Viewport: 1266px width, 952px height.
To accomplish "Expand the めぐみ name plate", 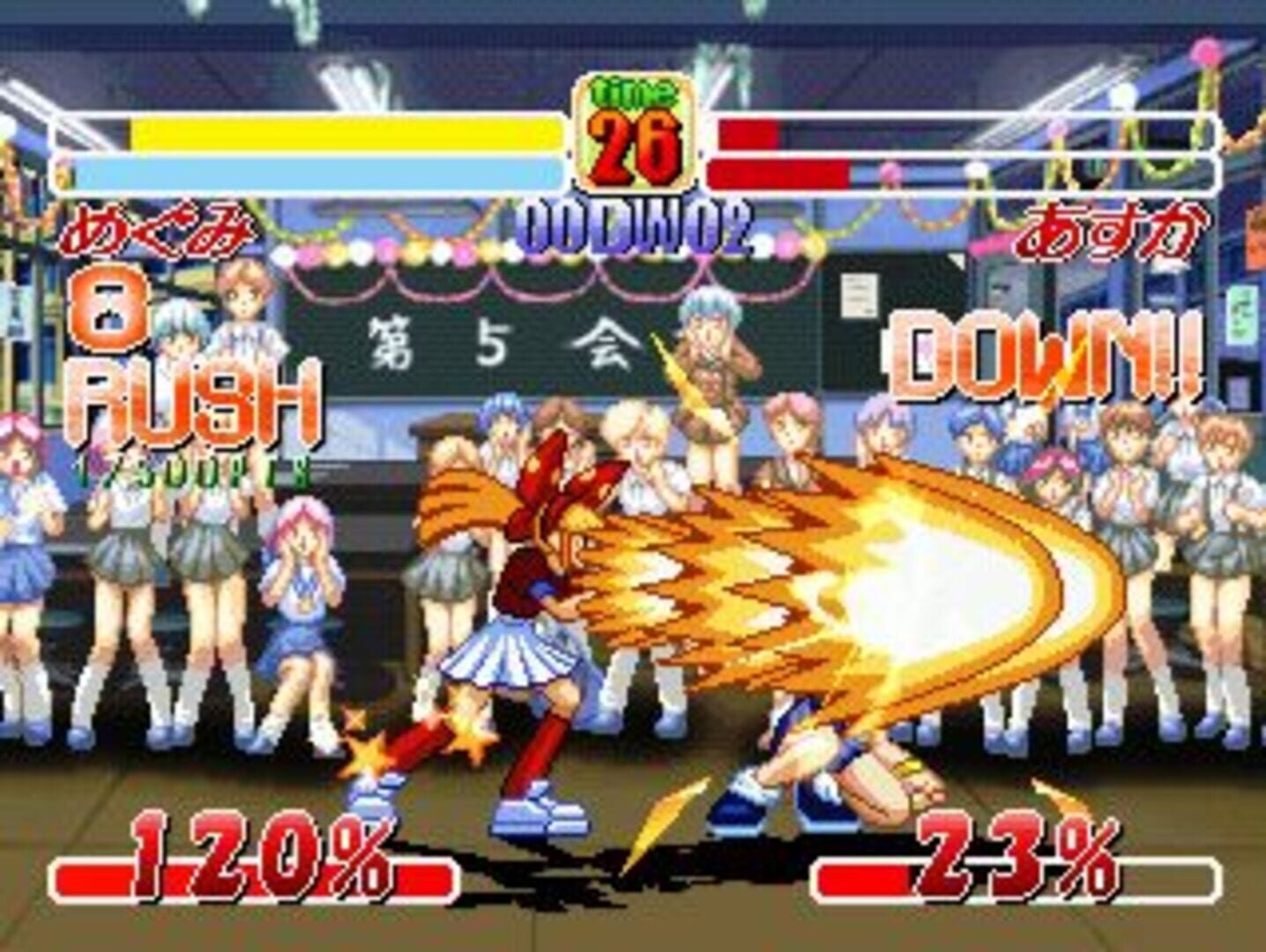I will 157,229.
